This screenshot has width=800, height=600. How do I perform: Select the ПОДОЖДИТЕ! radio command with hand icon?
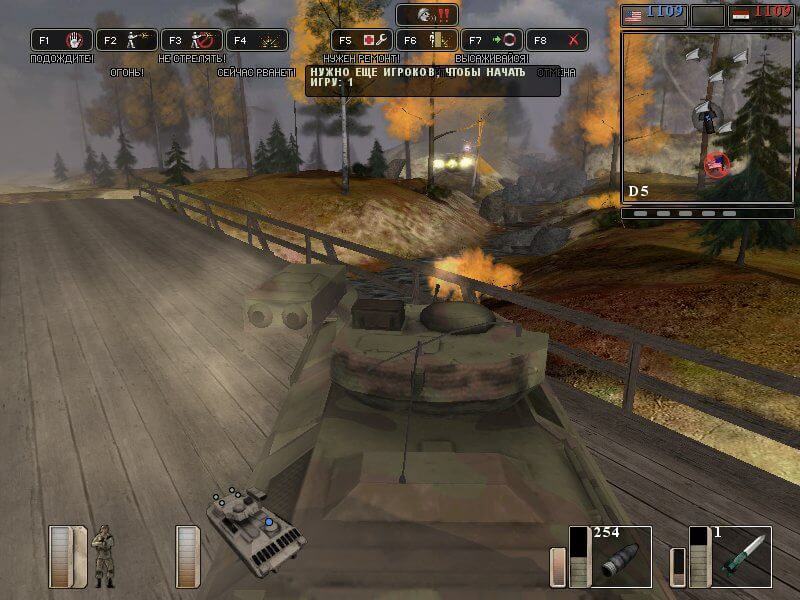62,41
